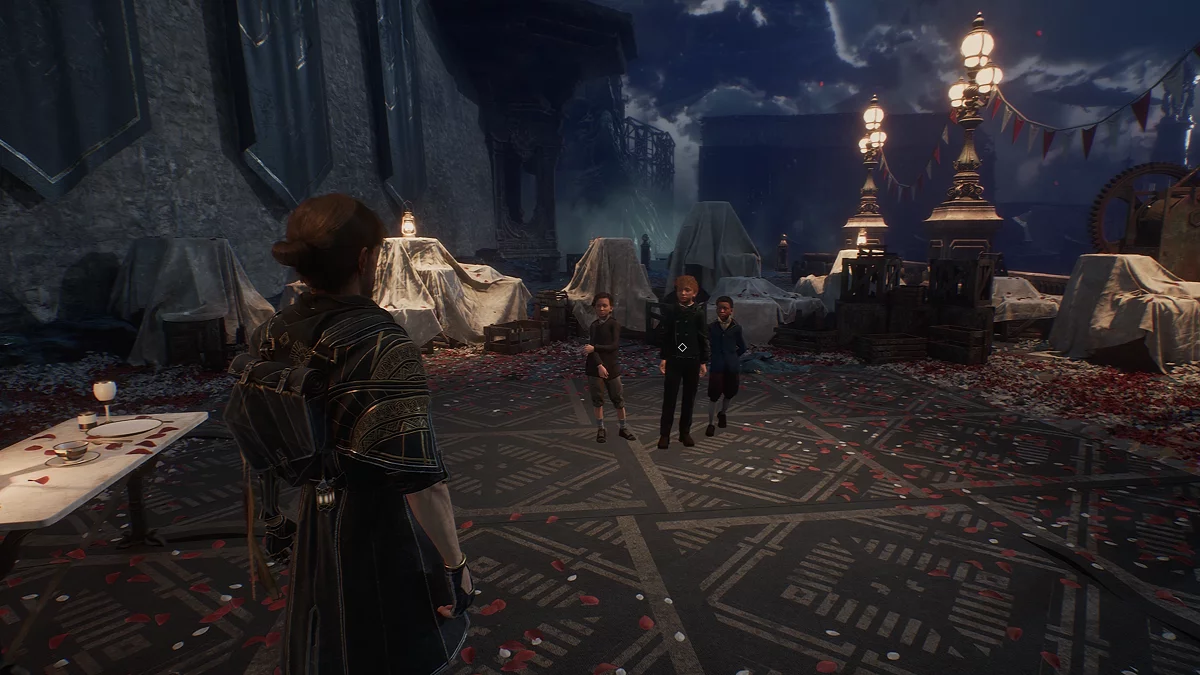Screen dimensions: 1200x675
Task: Click the white diamond interaction marker
Action: point(681,347)
